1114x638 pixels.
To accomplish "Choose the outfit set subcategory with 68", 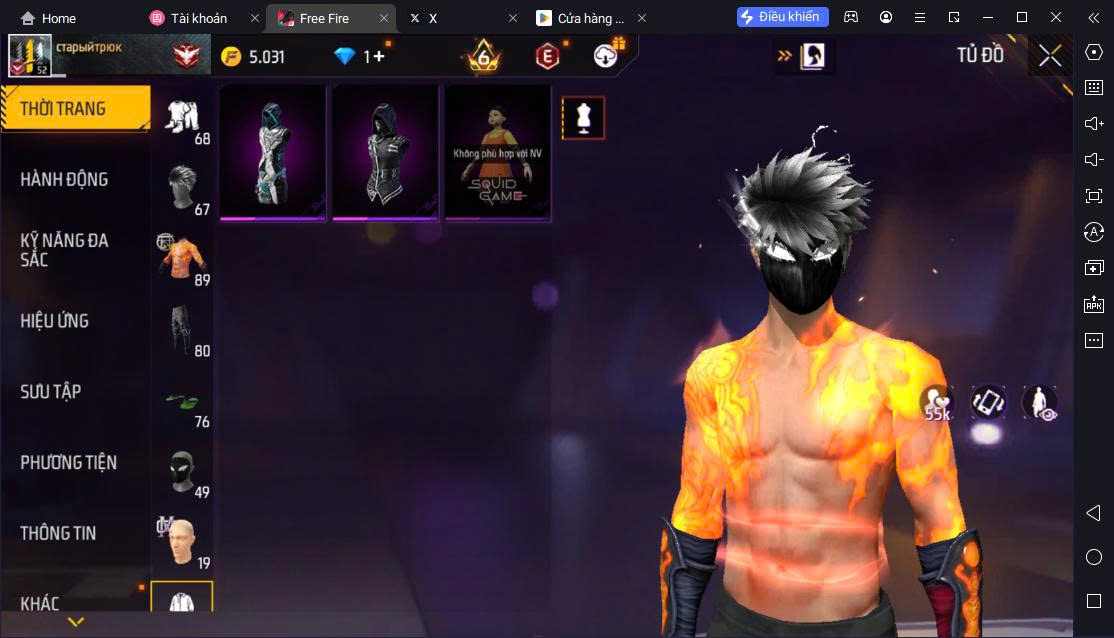I will (x=183, y=120).
